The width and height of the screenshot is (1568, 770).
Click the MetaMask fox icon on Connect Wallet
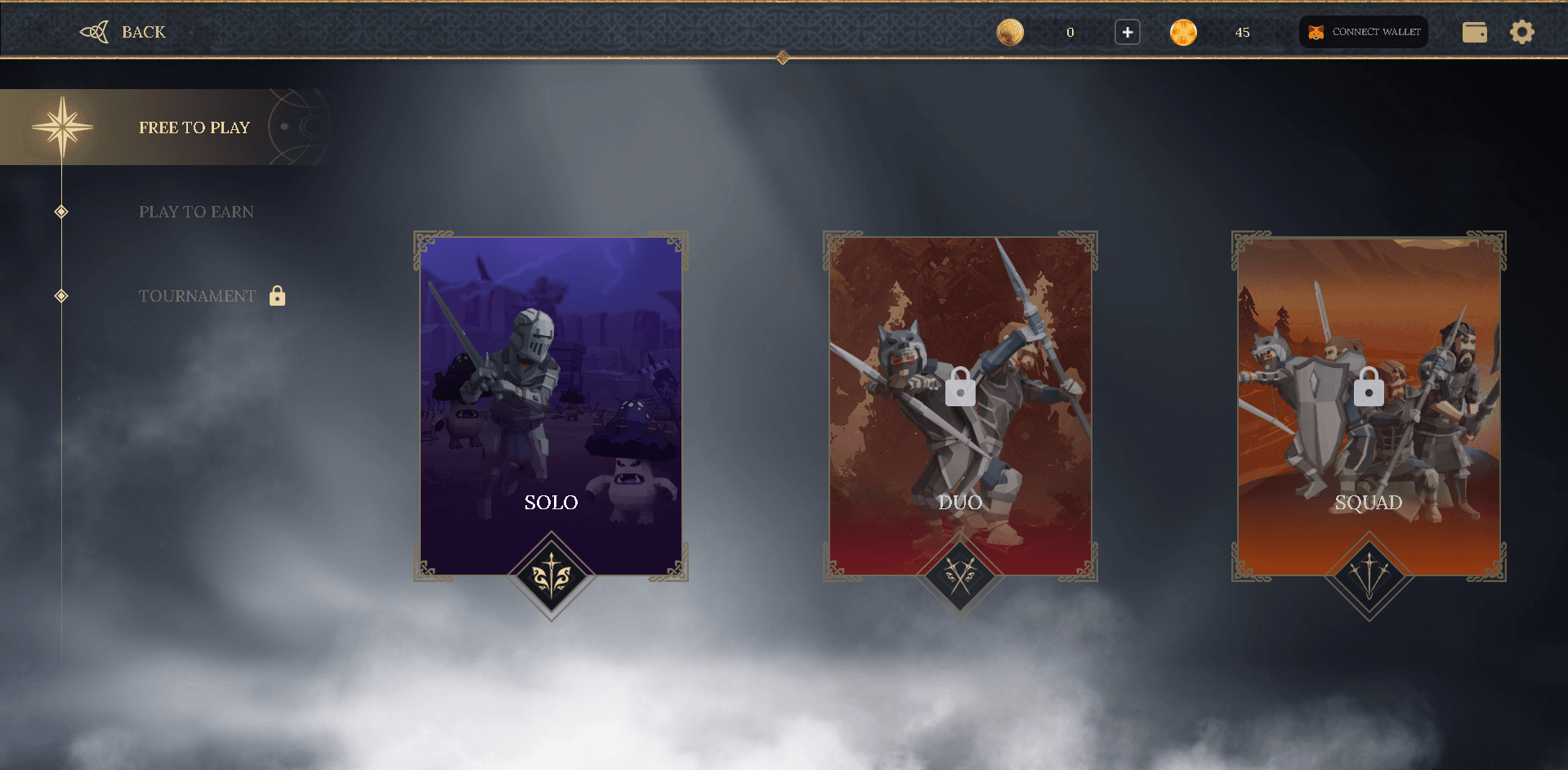(1316, 32)
